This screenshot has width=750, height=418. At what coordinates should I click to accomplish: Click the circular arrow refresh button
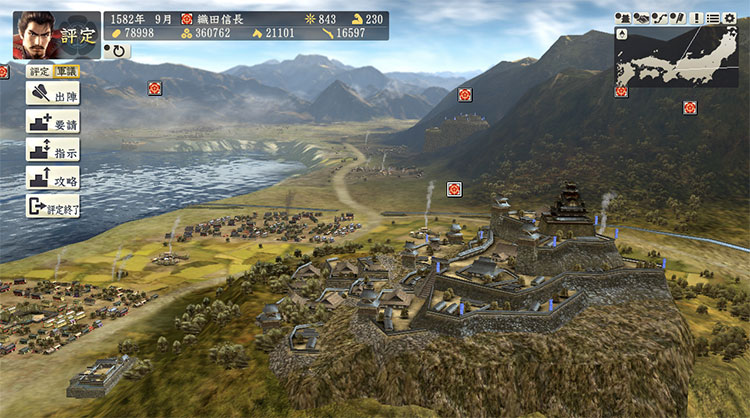[117, 50]
